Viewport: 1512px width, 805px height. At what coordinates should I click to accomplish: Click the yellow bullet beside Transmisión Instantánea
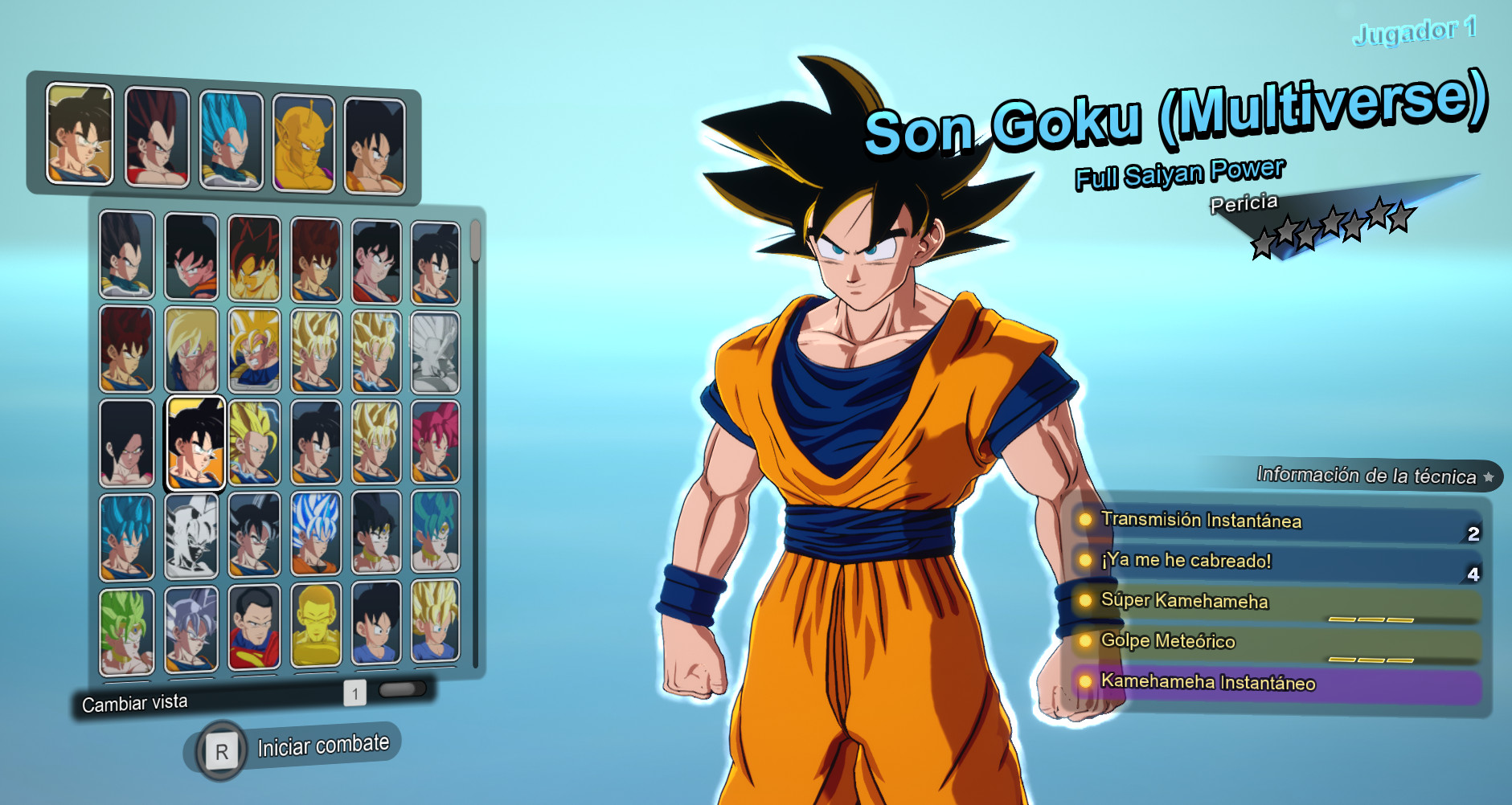[x=1087, y=521]
